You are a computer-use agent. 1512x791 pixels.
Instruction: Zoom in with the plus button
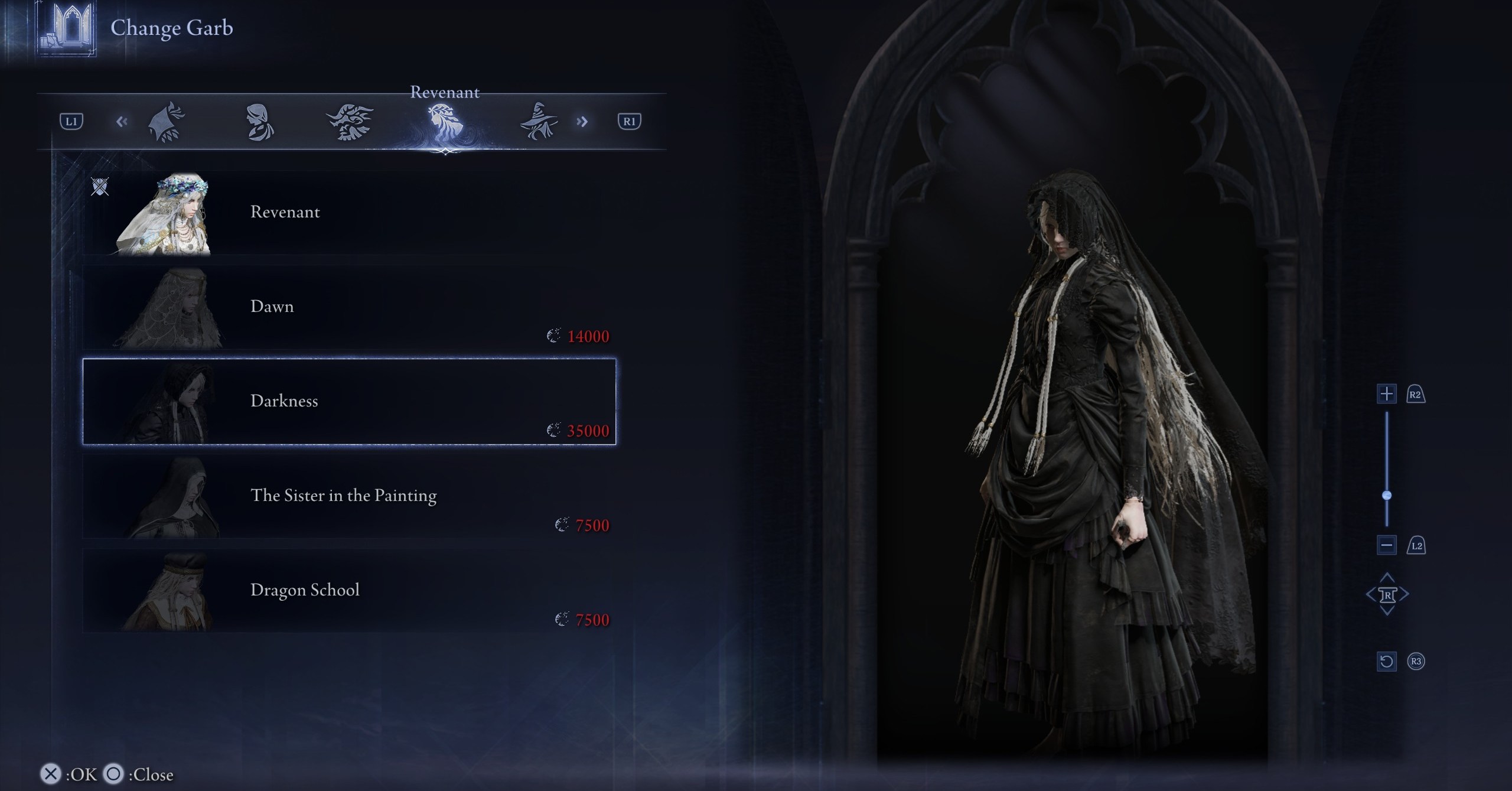(x=1386, y=394)
